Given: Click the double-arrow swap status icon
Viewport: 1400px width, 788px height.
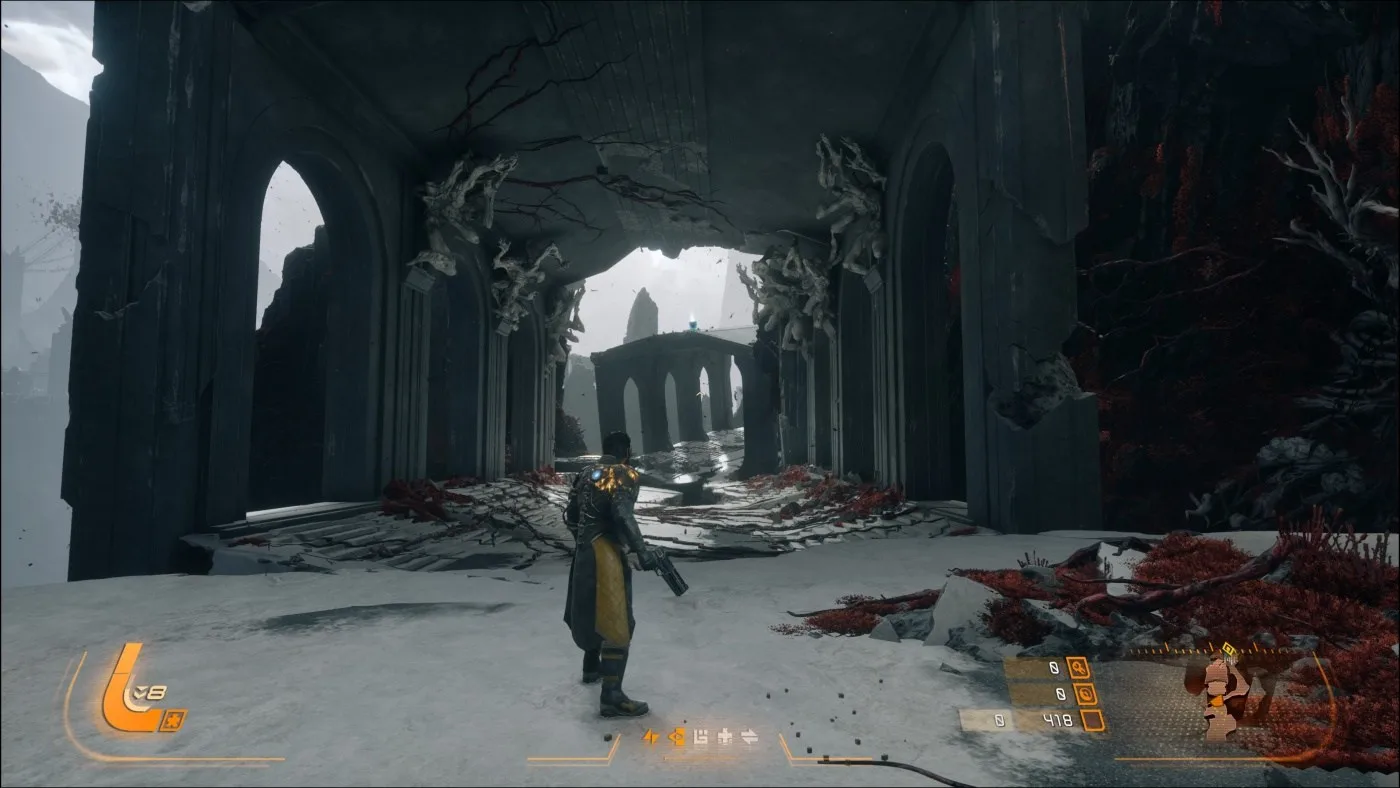Looking at the screenshot, I should pyautogui.click(x=748, y=737).
